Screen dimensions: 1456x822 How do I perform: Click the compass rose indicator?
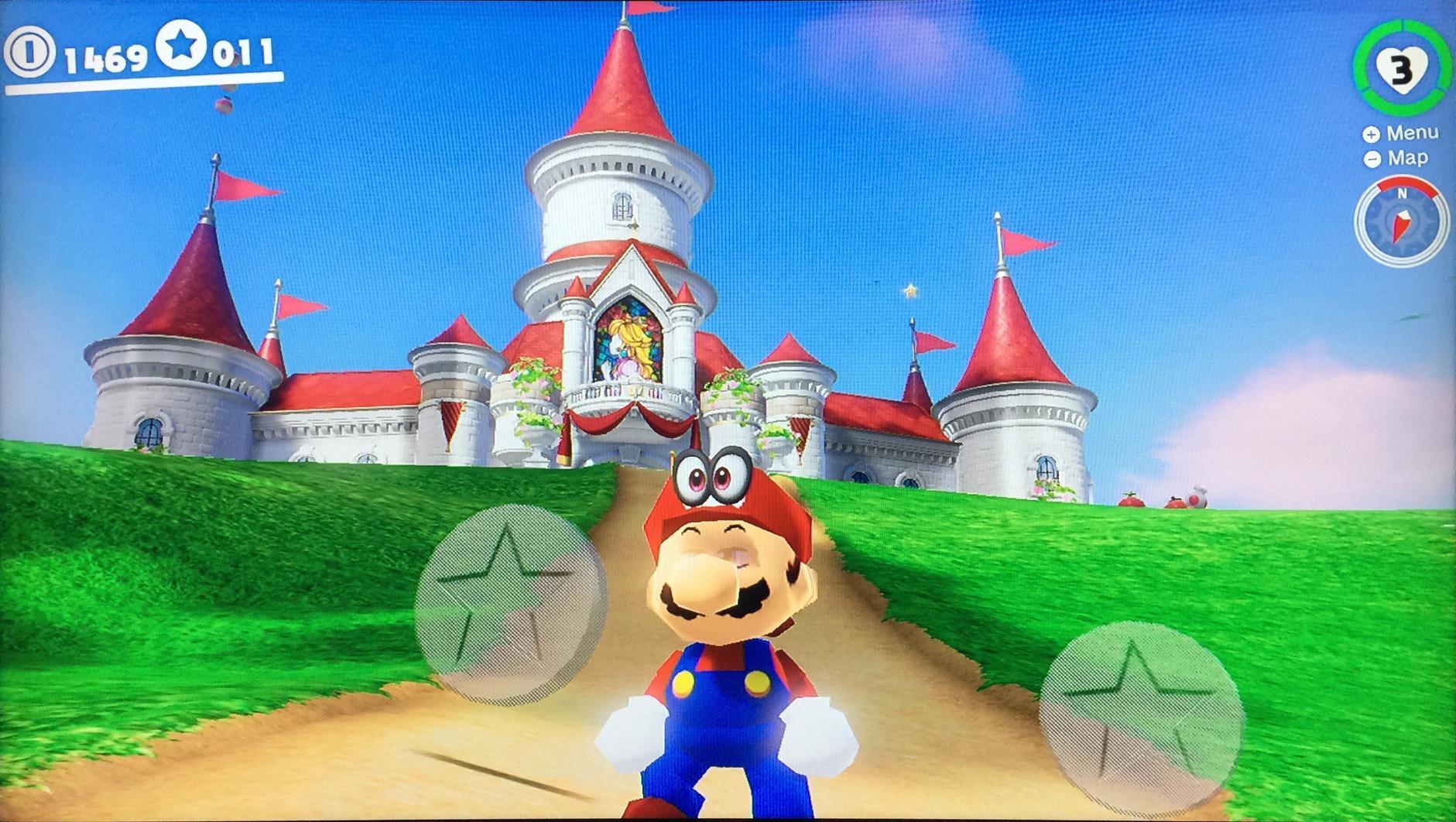[x=1403, y=221]
